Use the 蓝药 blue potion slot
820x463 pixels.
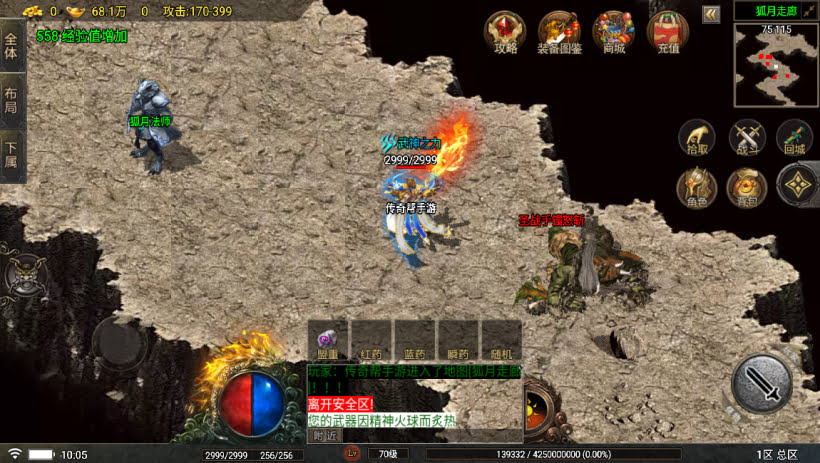click(414, 340)
